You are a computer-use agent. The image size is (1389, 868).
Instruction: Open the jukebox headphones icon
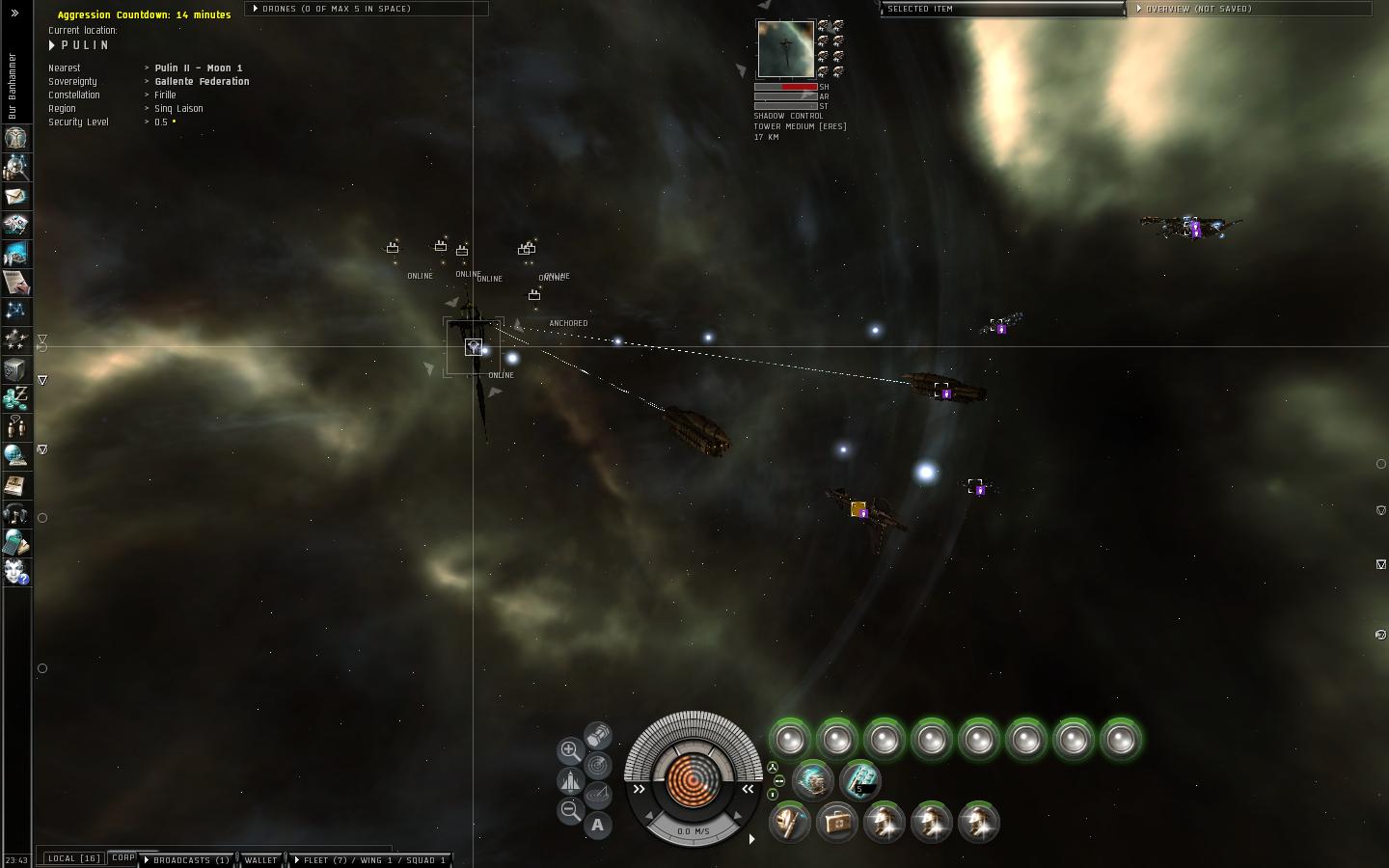click(15, 513)
